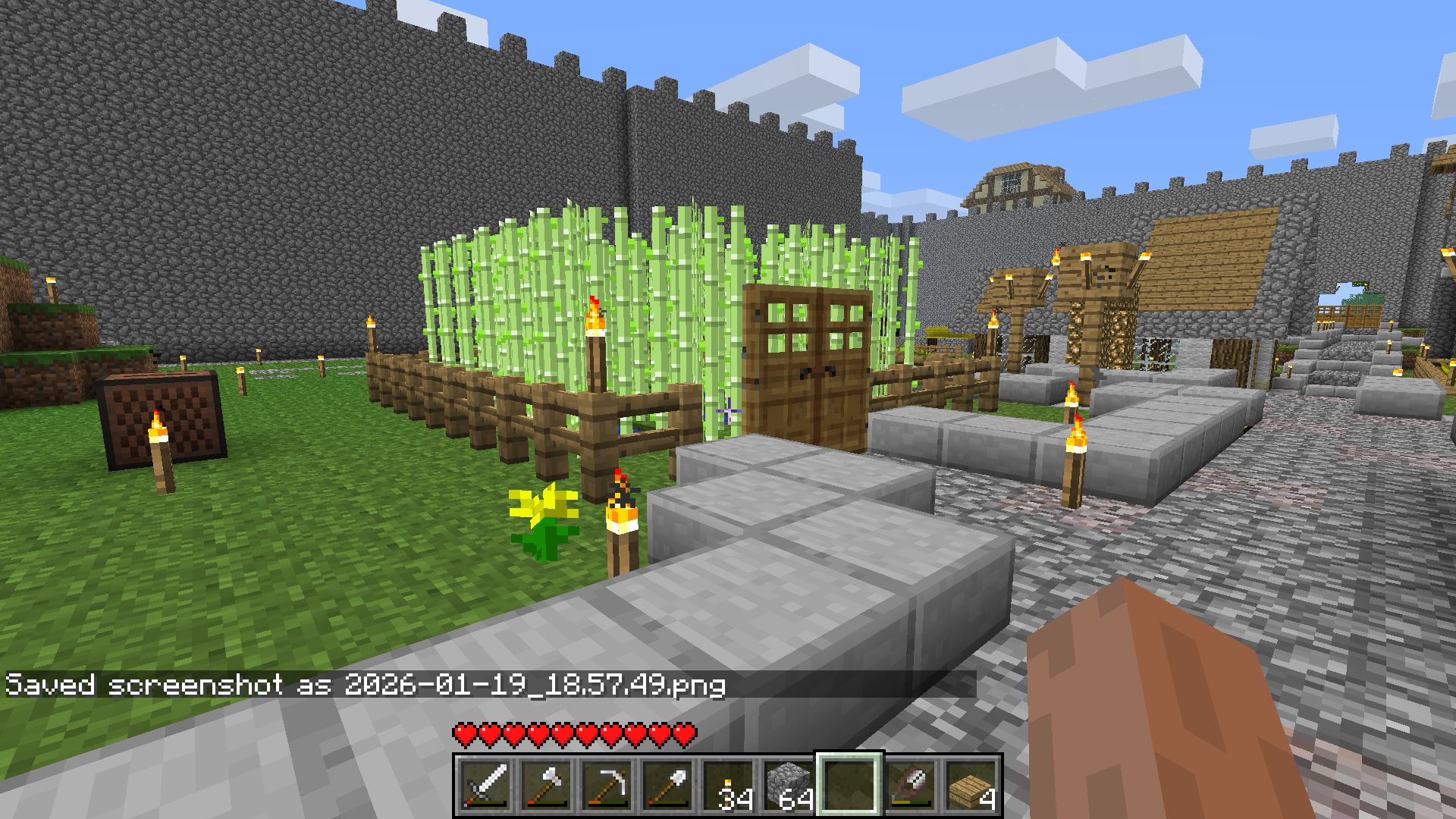Choose the iron axe in the hotbar
Image resolution: width=1456 pixels, height=819 pixels.
pos(546,786)
